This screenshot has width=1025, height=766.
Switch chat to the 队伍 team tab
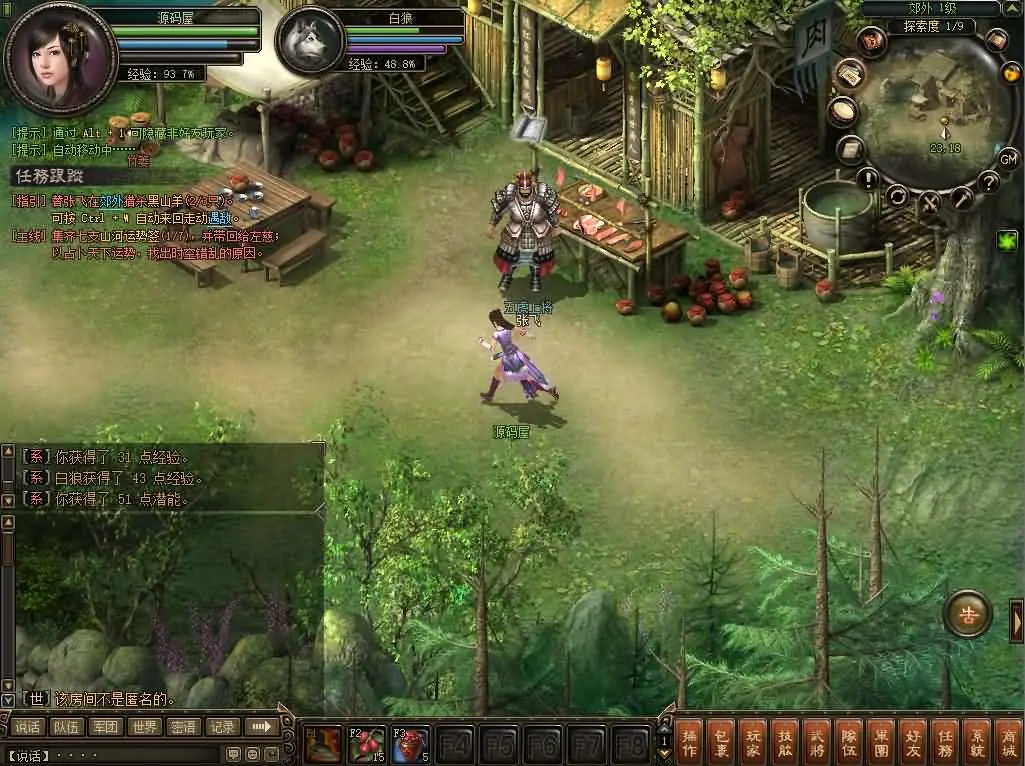[66, 727]
